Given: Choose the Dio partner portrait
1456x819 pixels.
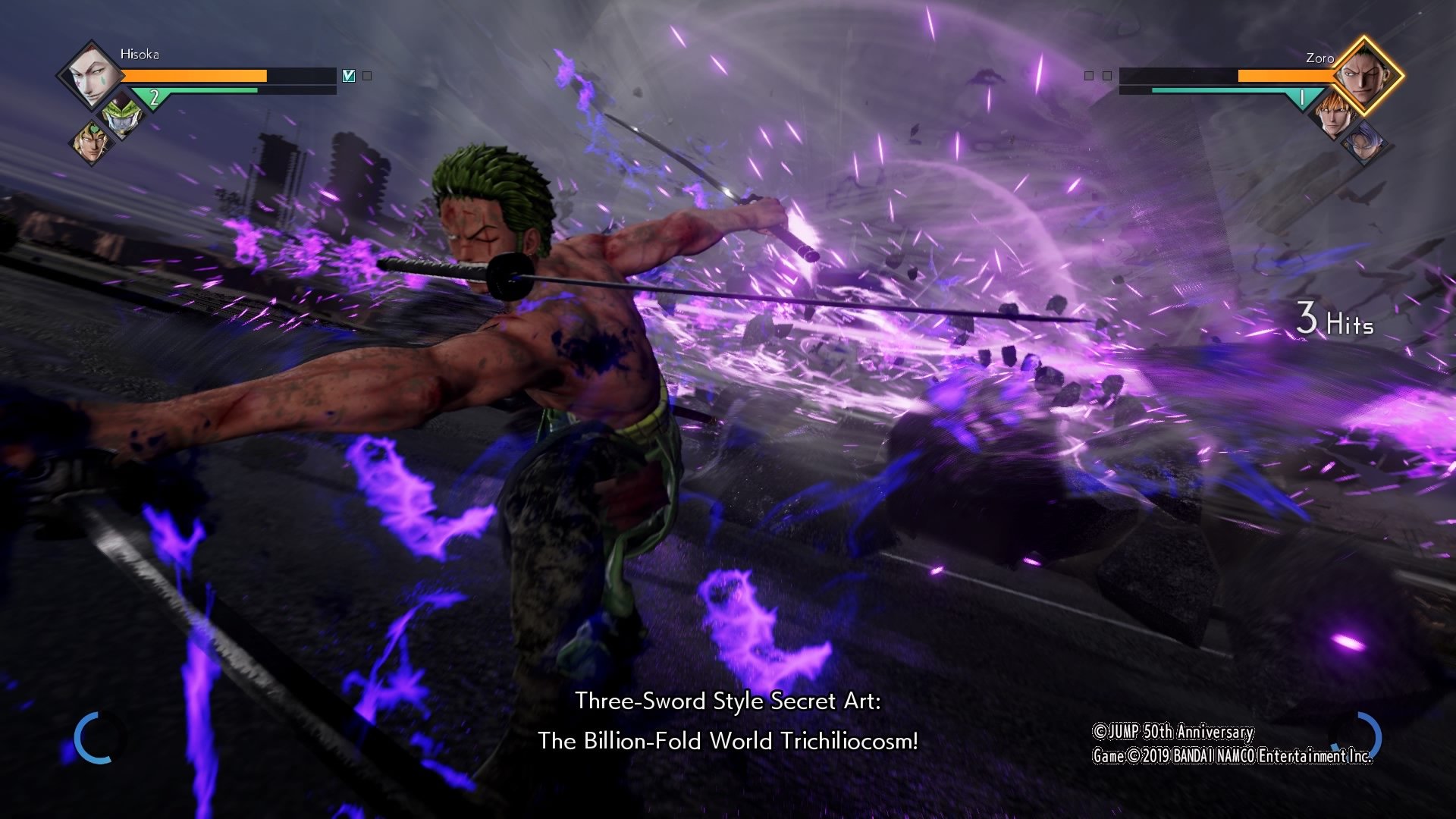Looking at the screenshot, I should coord(91,142).
